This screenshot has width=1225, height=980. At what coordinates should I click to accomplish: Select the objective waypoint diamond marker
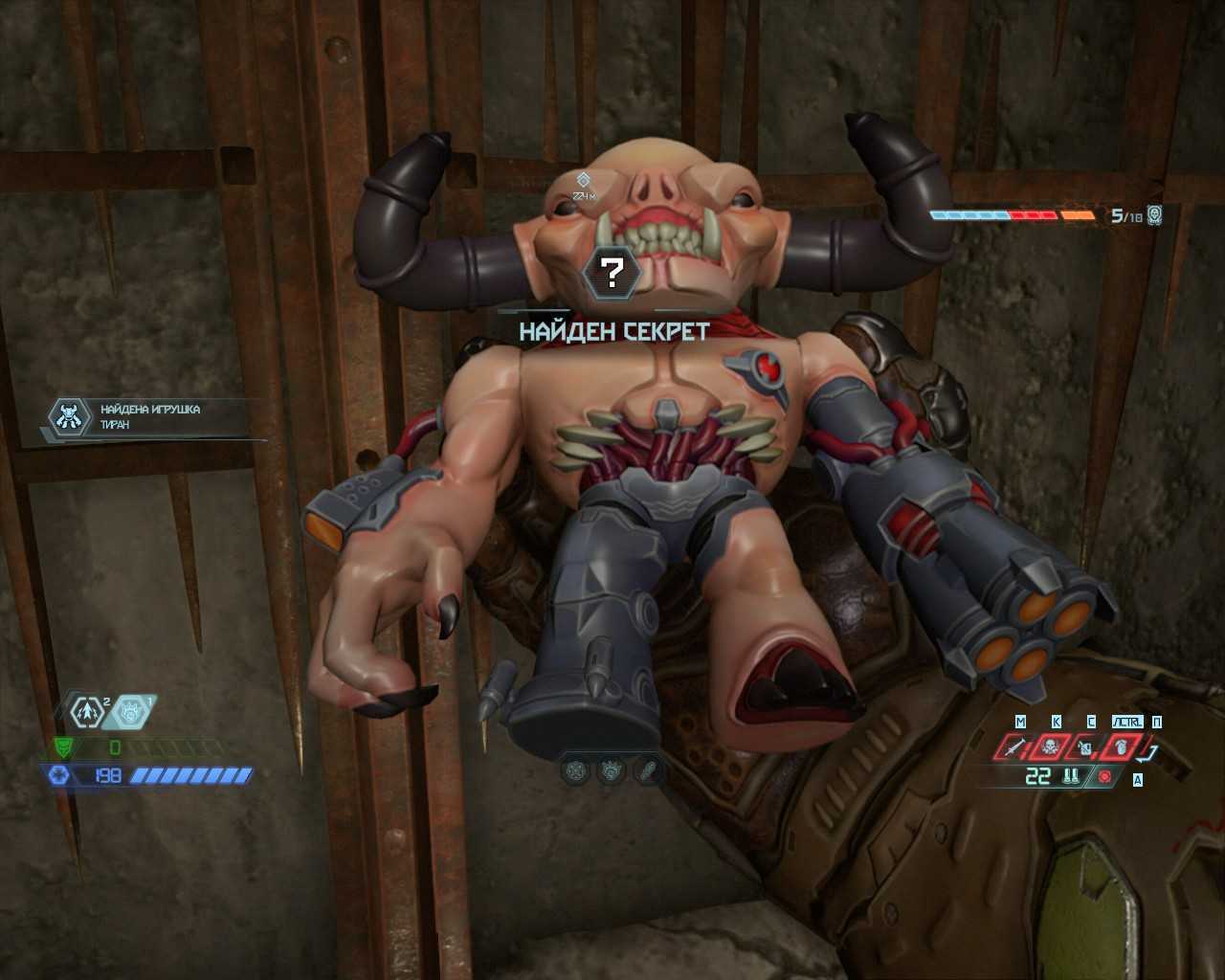point(583,180)
